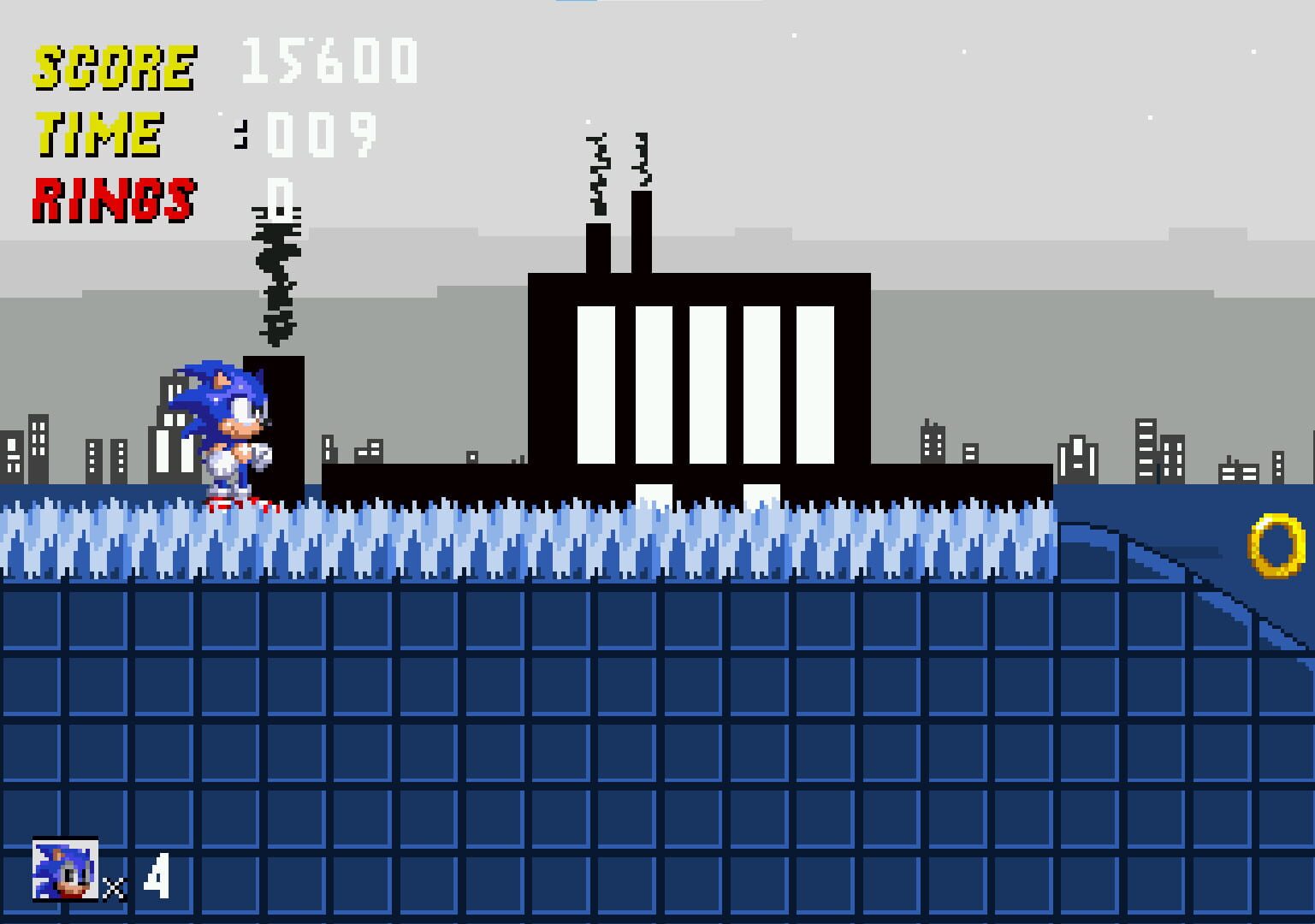1315x924 pixels.
Task: Click the score value 15600
Action: coord(329,60)
